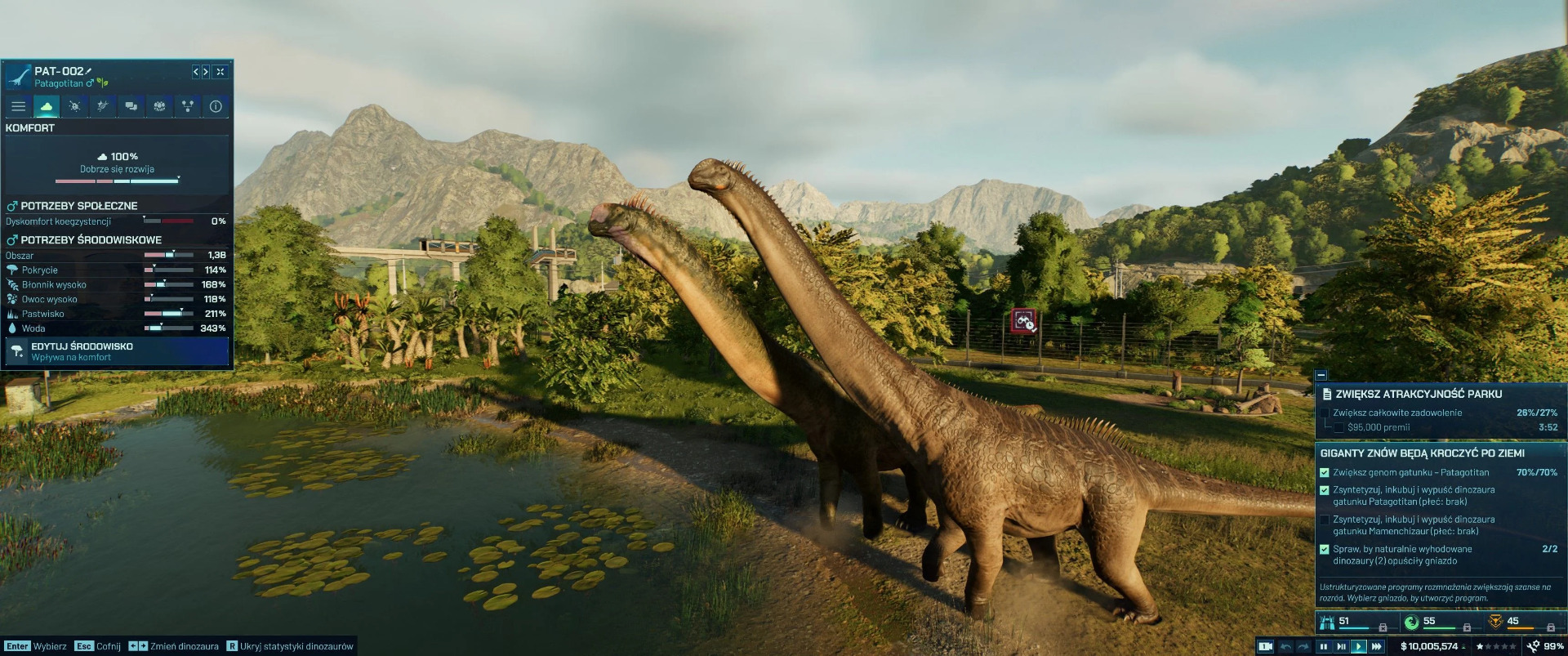This screenshot has height=656, width=1568.
Task: Switch to the next dinosaur arrow
Action: pos(206,72)
